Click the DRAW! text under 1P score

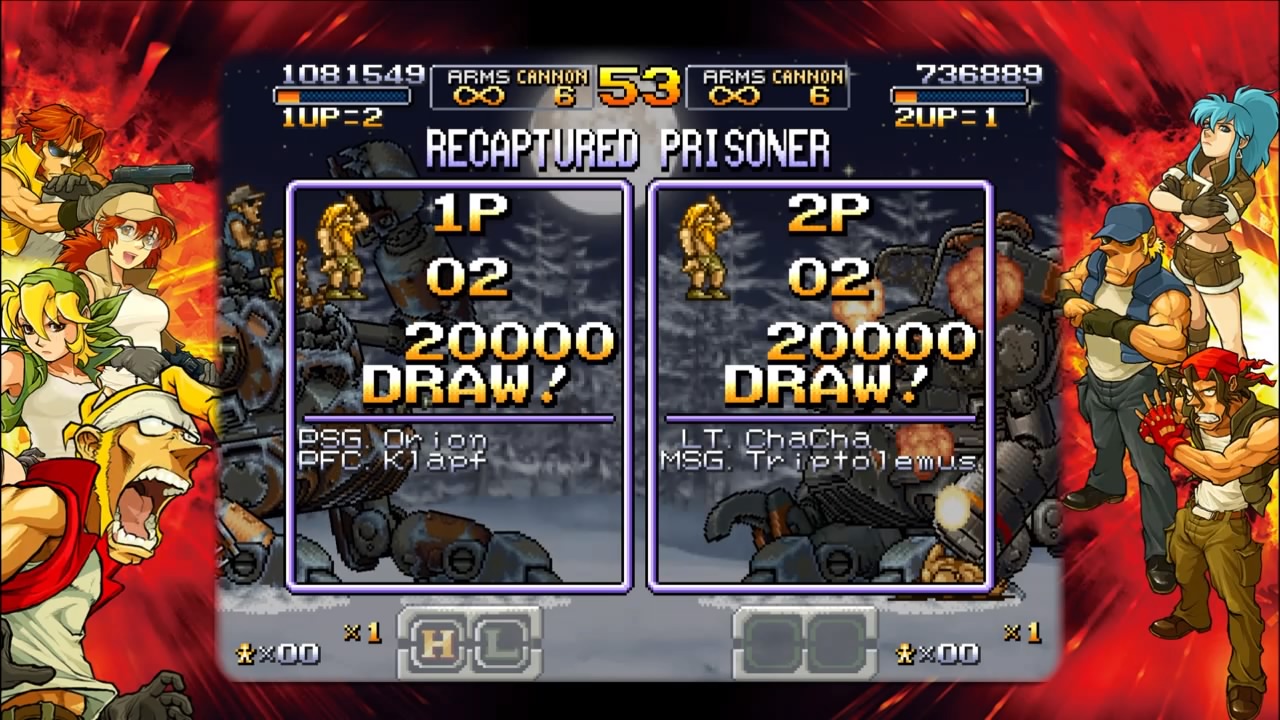pyautogui.click(x=465, y=384)
